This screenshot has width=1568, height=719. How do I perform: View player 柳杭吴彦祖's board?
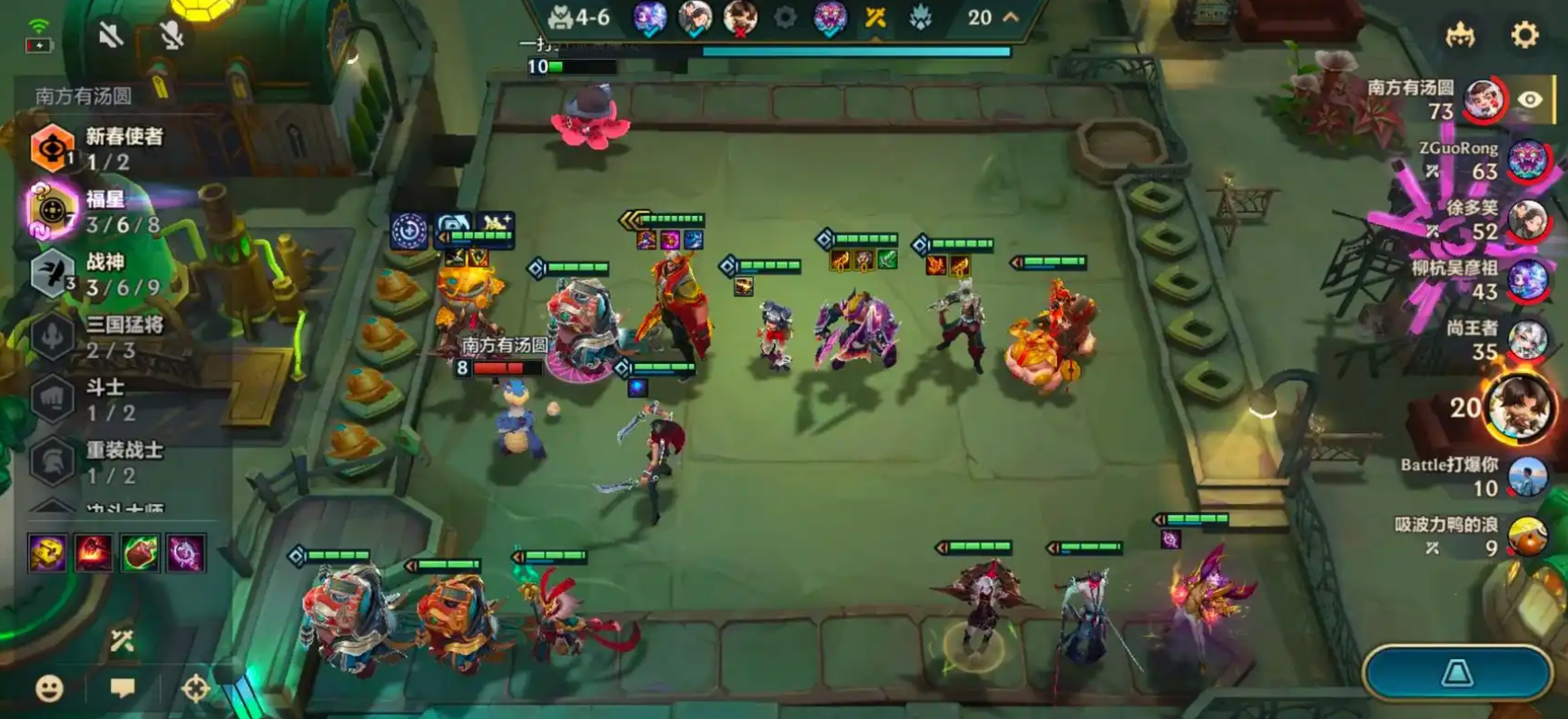pos(1526,281)
